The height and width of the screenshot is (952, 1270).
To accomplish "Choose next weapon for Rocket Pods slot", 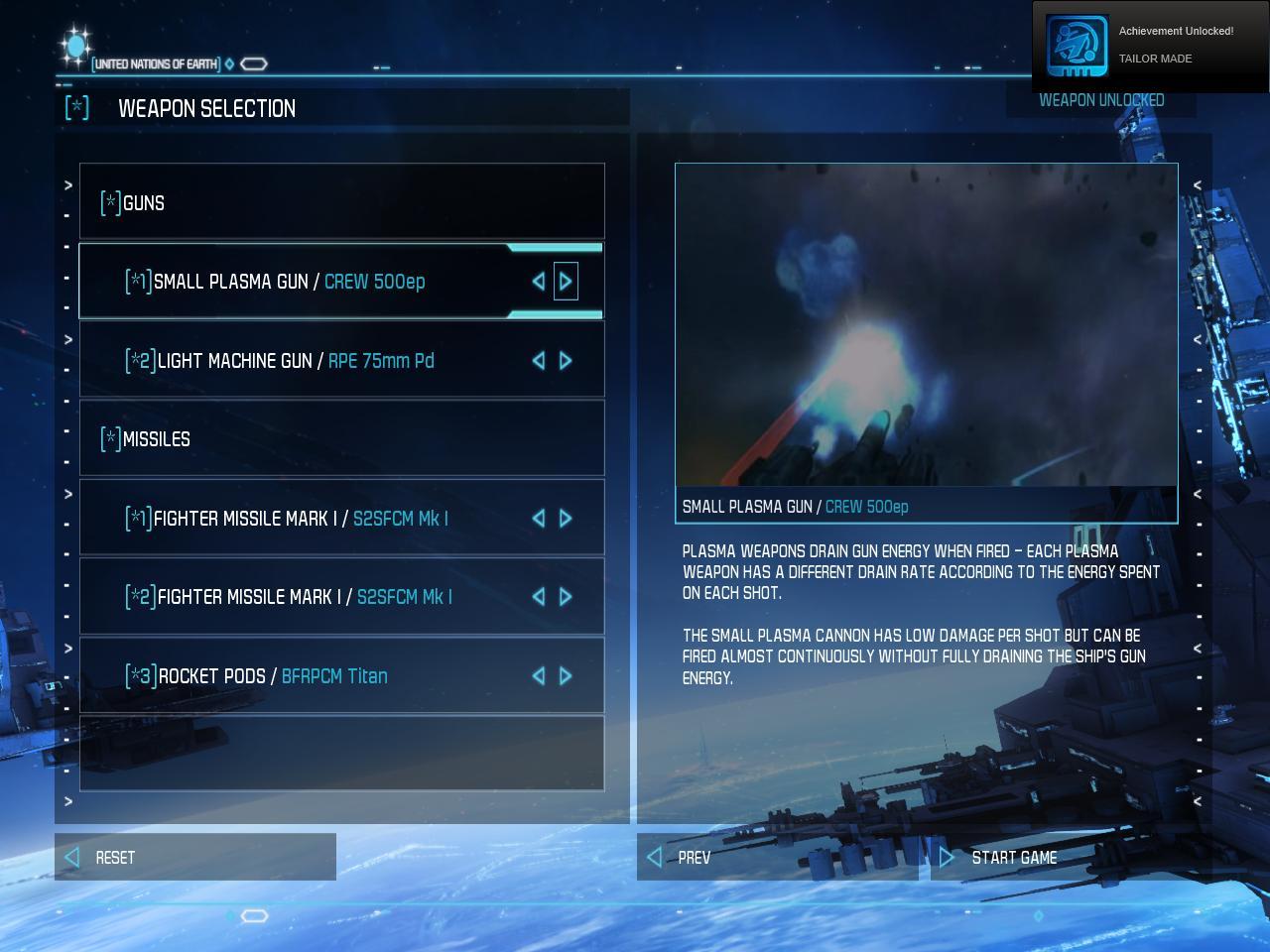I will [566, 676].
